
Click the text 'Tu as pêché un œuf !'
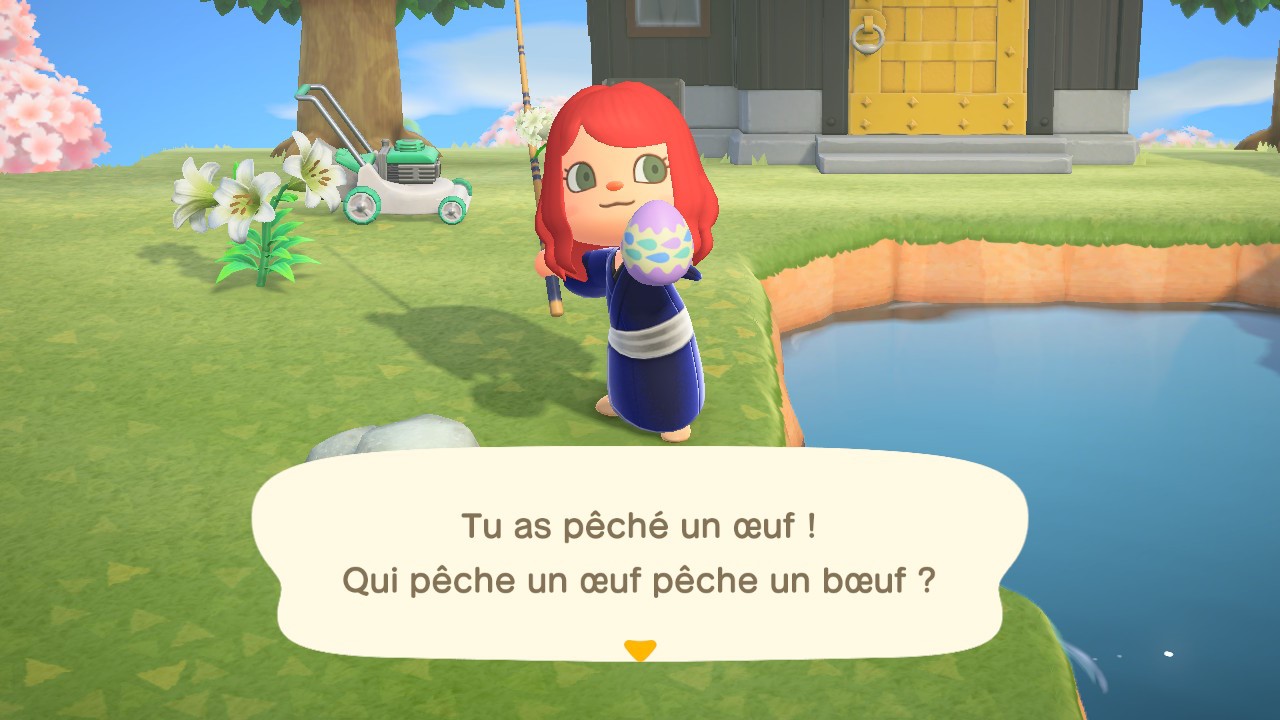pos(640,522)
